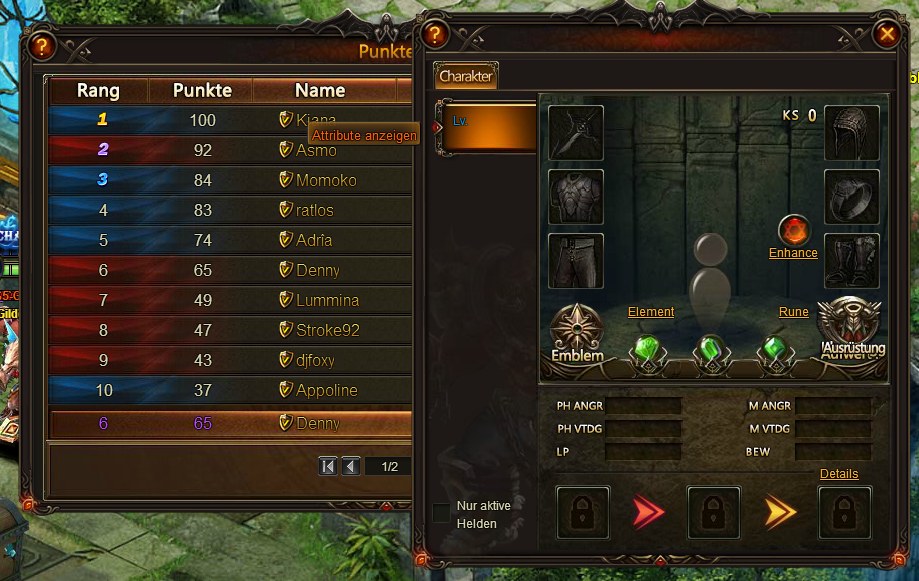Open the Element link
The height and width of the screenshot is (581, 919).
pos(651,312)
